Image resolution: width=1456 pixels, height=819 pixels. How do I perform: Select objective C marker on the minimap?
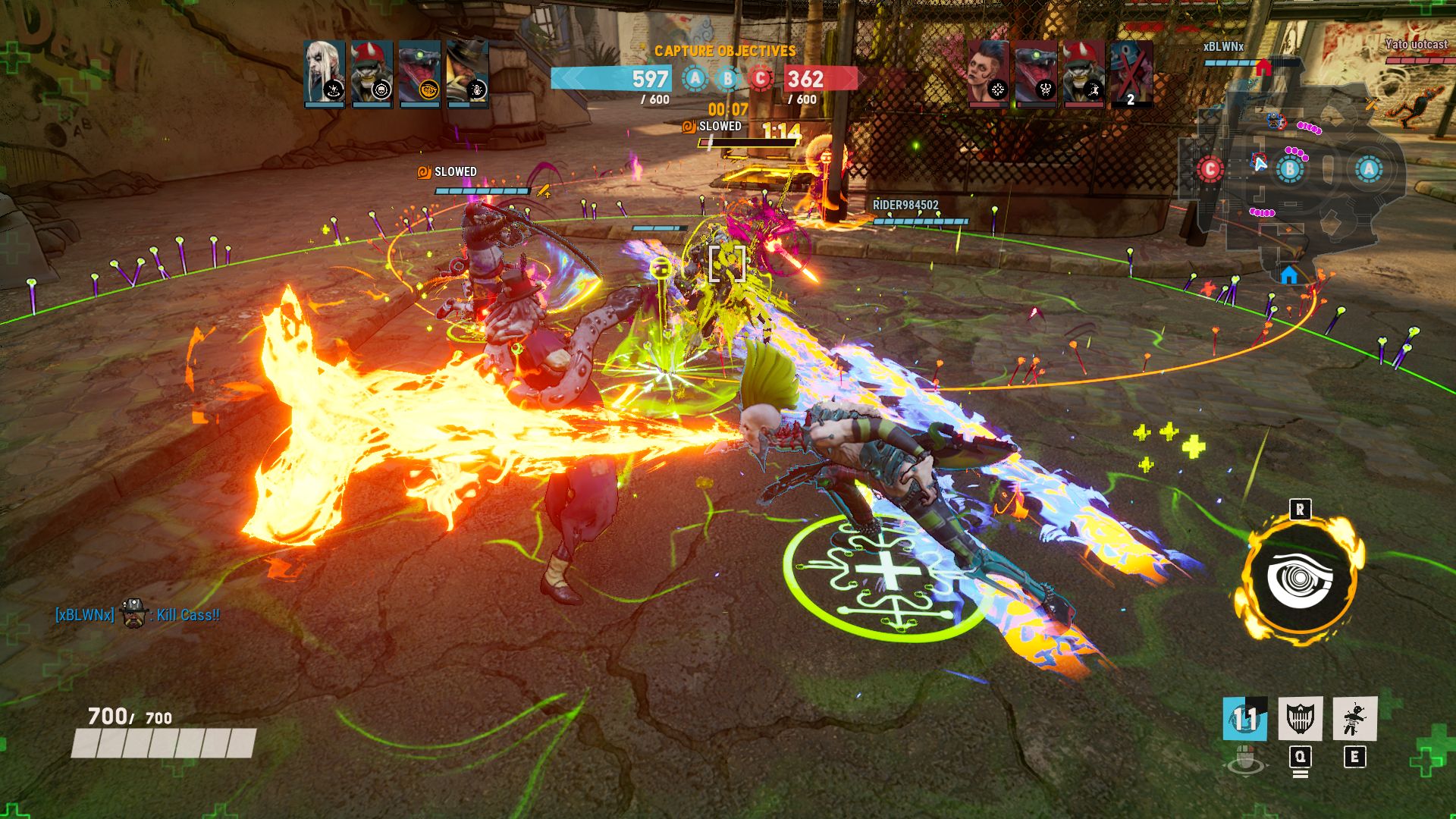(1210, 169)
